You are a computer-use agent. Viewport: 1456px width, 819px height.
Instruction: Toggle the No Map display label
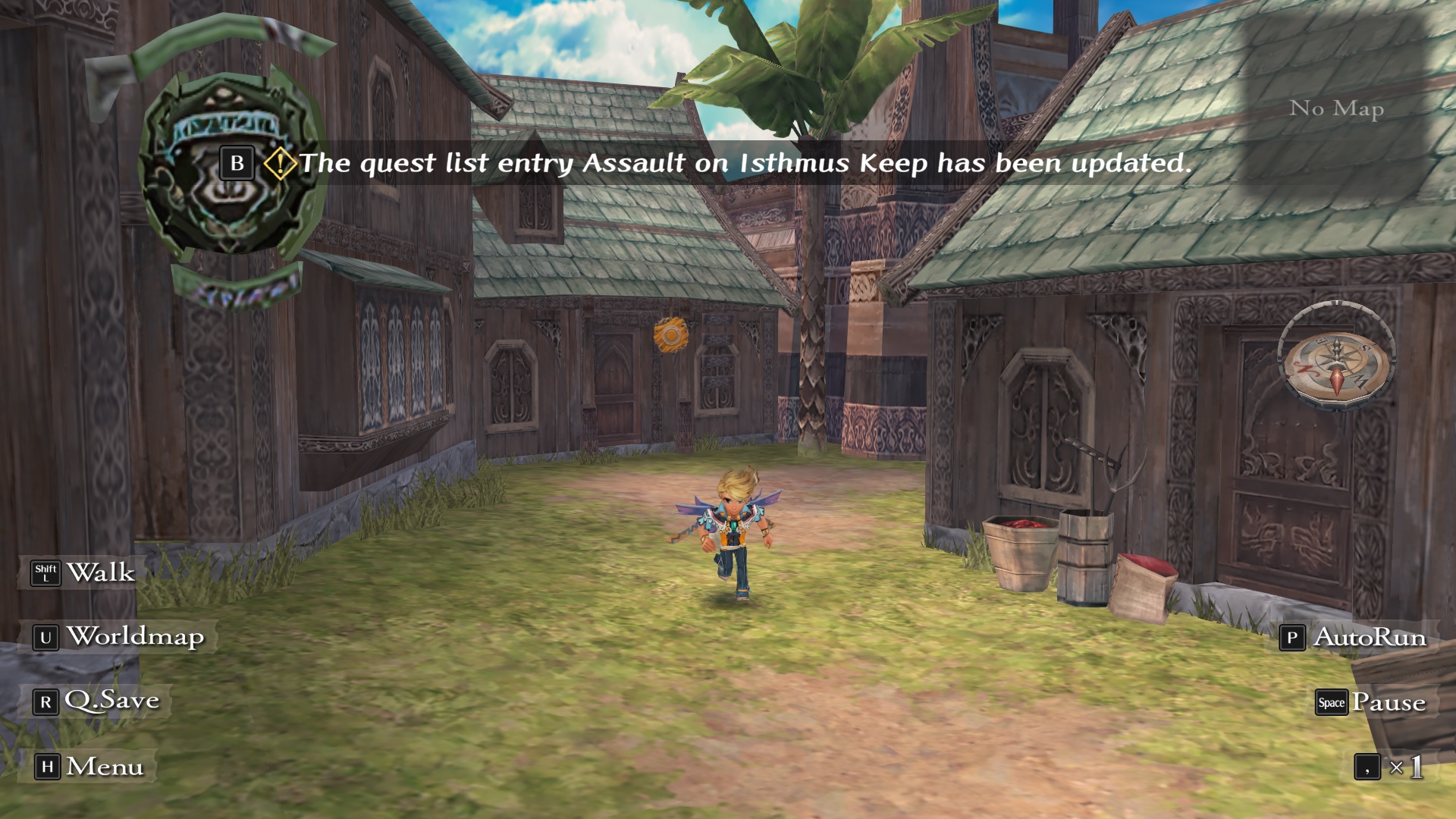pos(1337,108)
